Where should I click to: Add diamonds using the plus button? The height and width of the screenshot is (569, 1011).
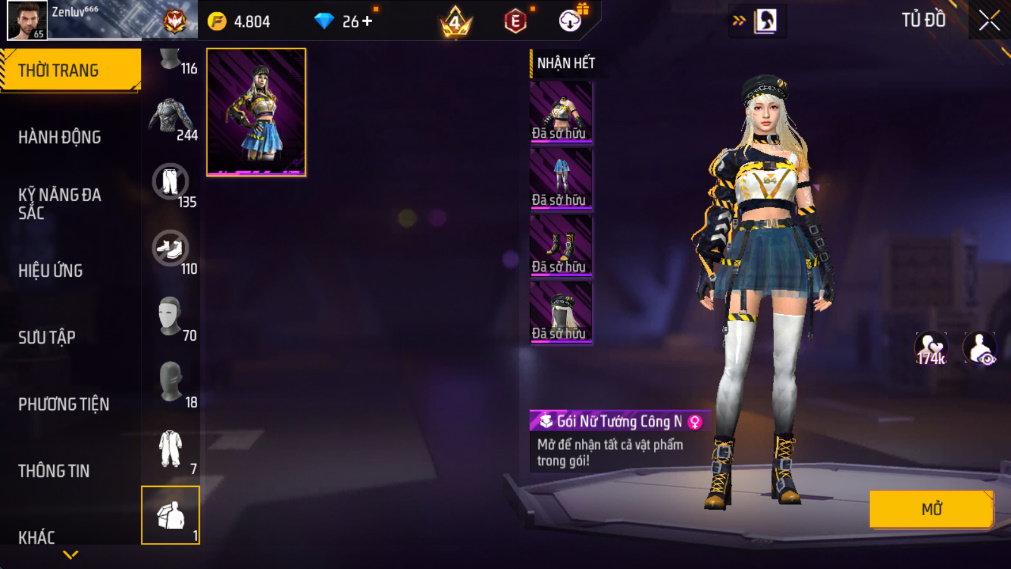point(367,21)
